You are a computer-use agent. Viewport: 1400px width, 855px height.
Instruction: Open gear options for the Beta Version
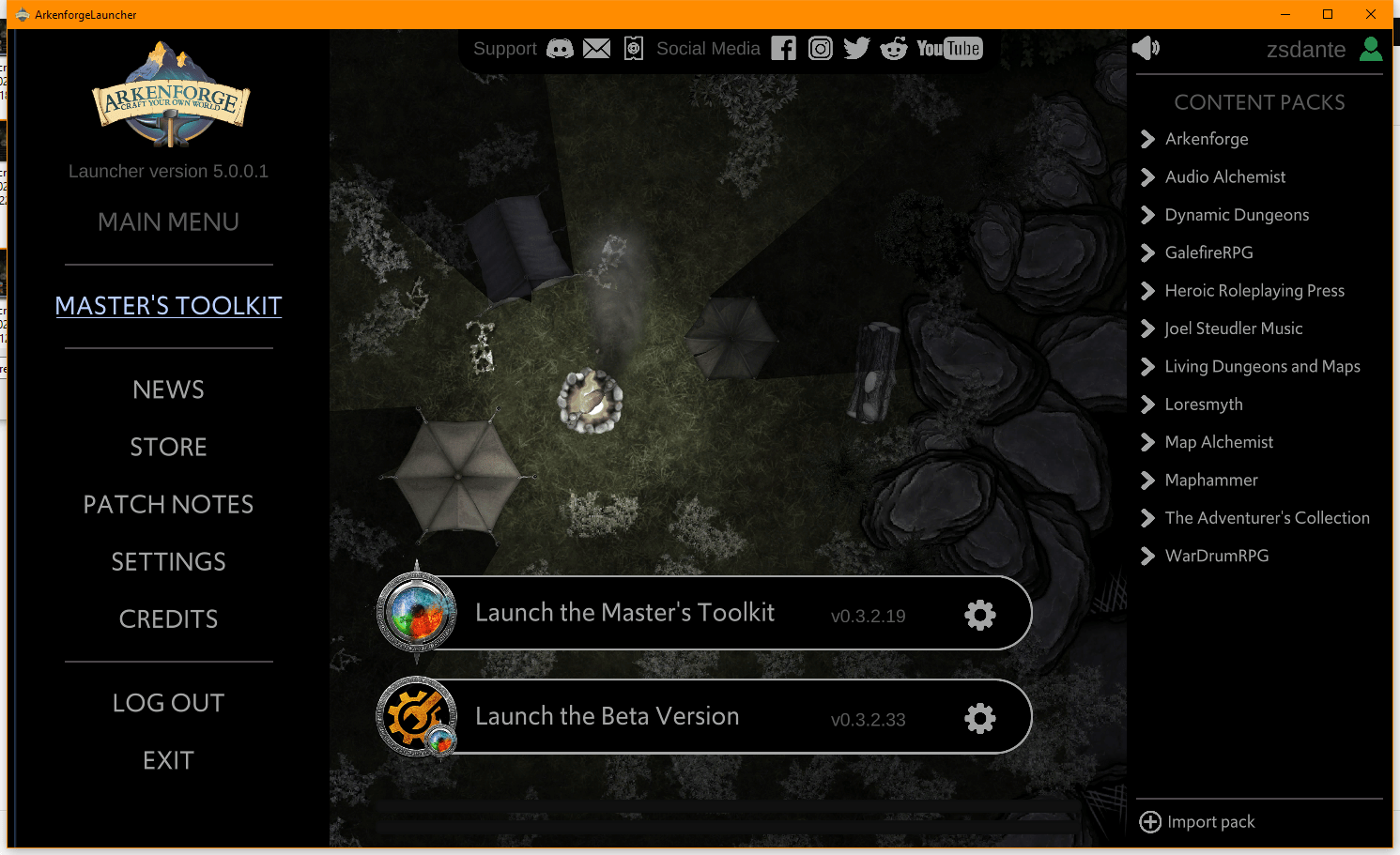(979, 718)
